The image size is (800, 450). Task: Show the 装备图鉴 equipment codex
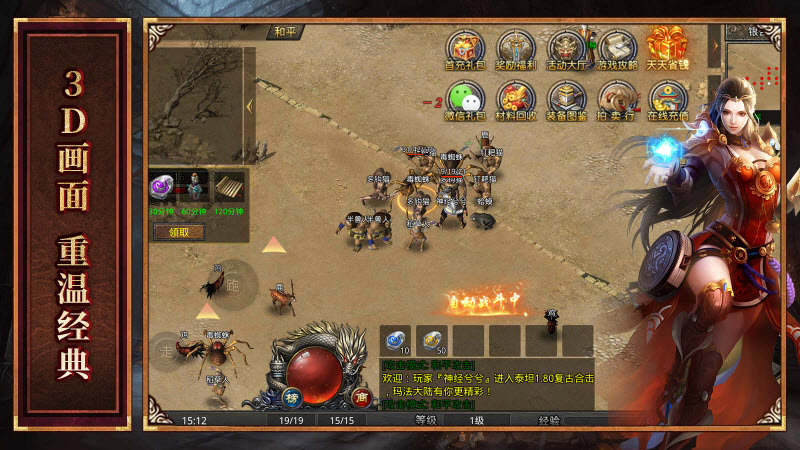pyautogui.click(x=566, y=99)
